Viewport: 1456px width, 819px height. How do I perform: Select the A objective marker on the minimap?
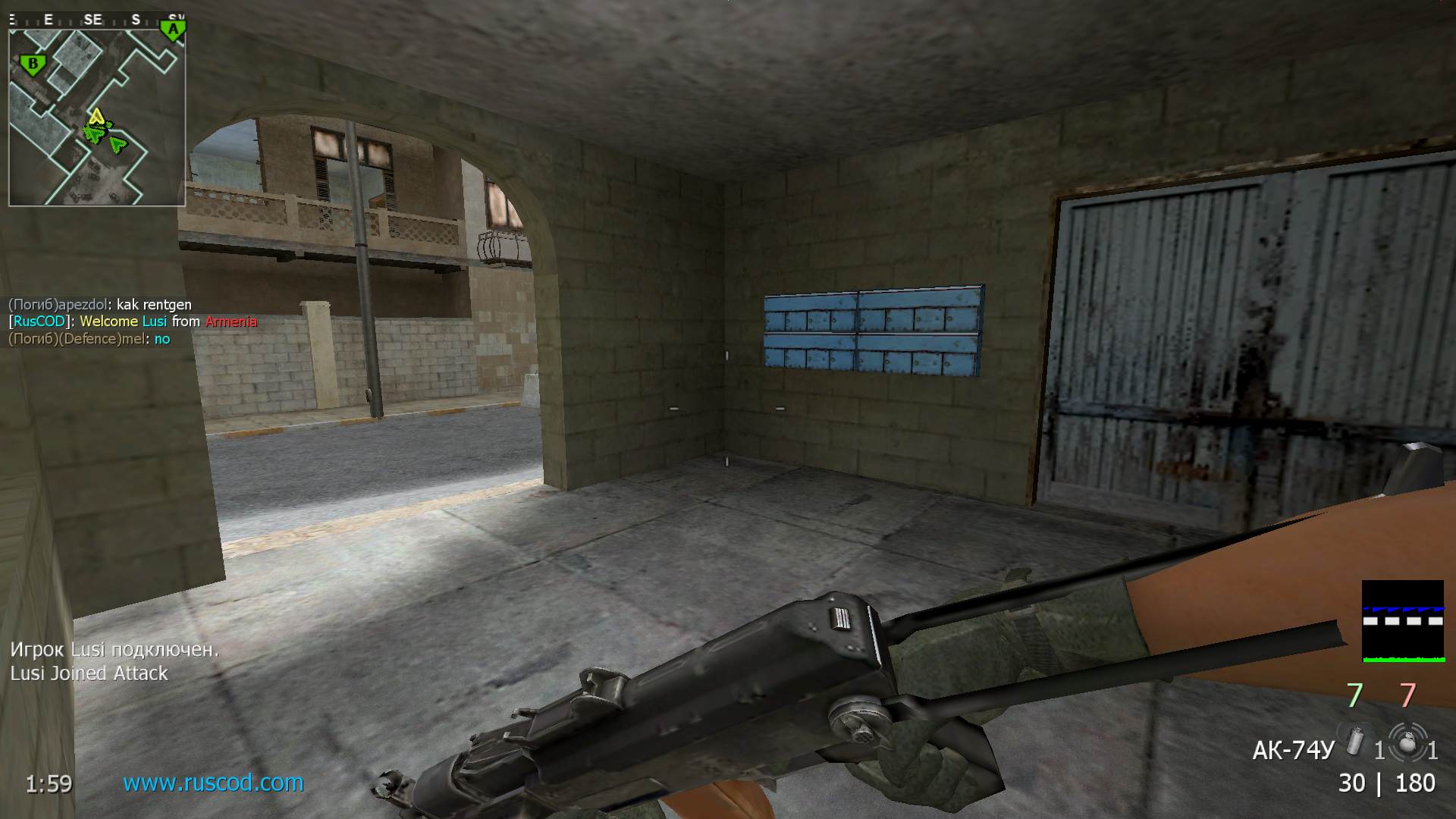pyautogui.click(x=174, y=30)
